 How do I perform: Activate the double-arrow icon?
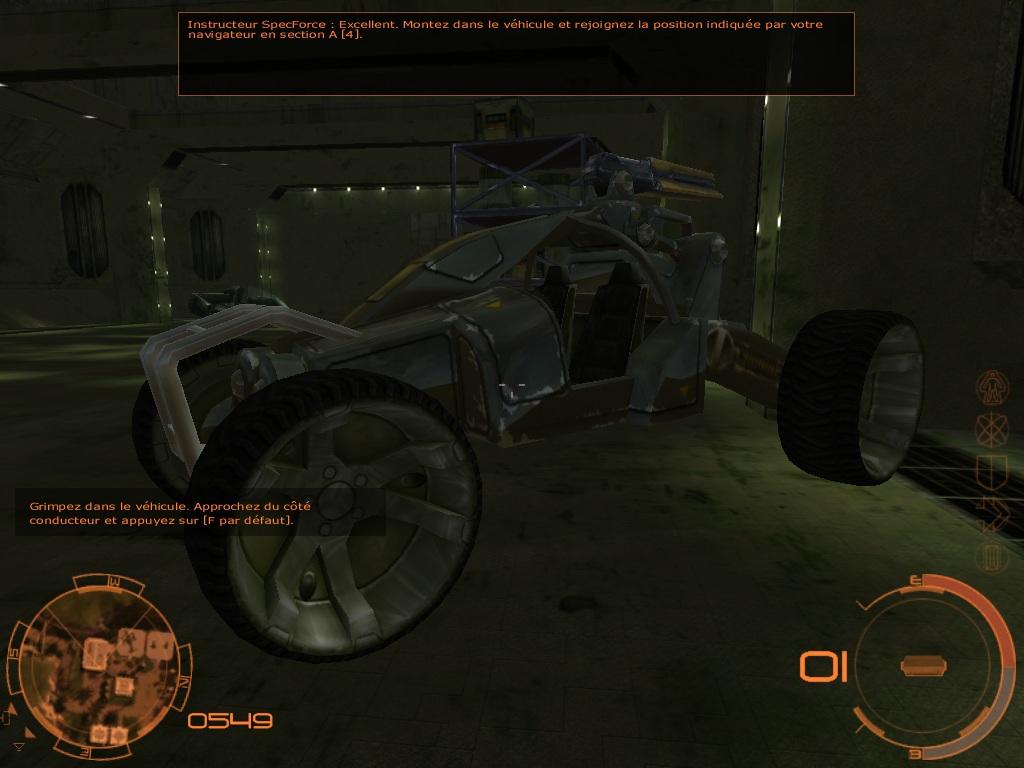pos(992,513)
